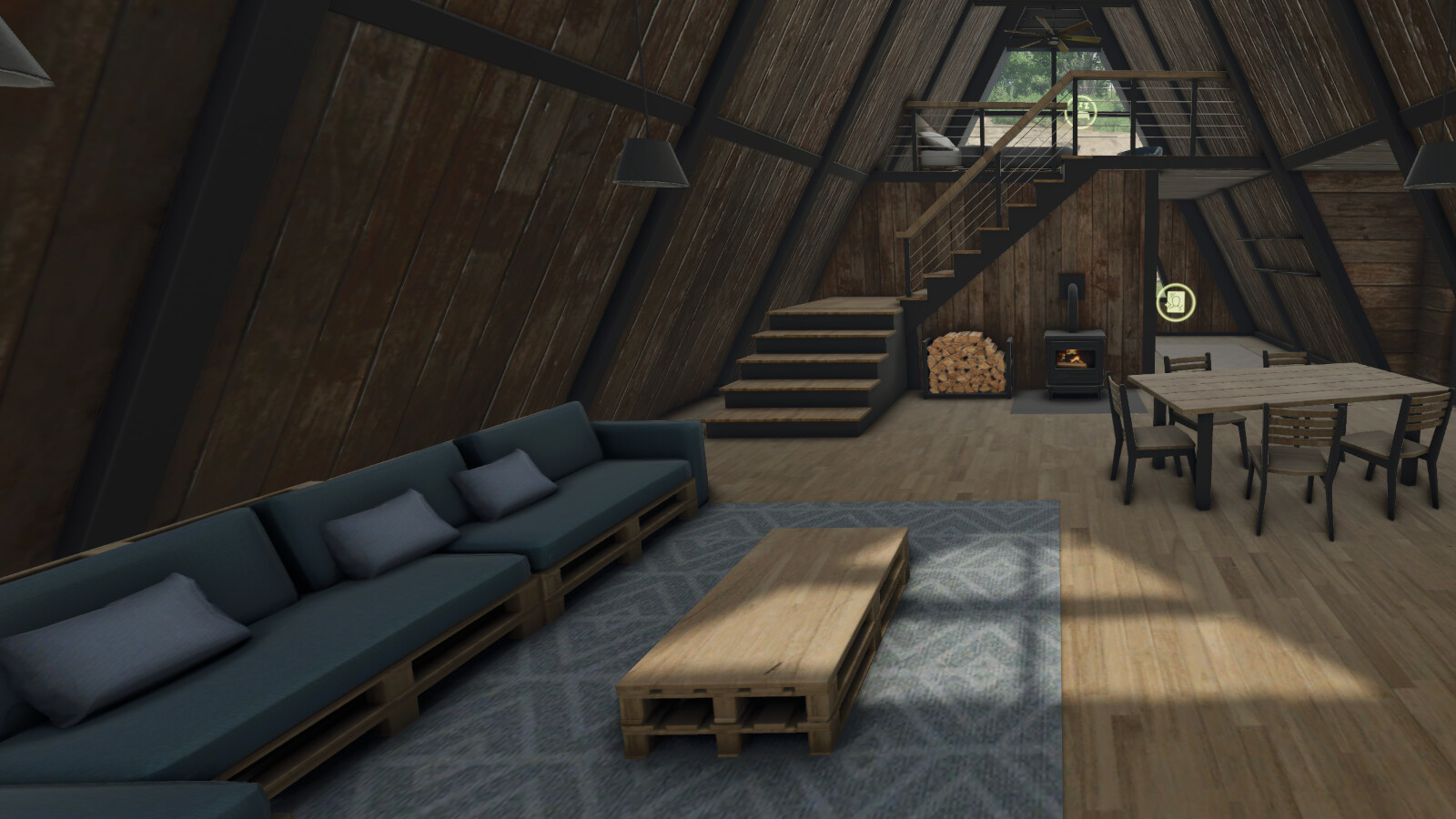Viewport: 1456px width, 819px height.
Task: Click the firewood storage rack
Action: [966, 364]
